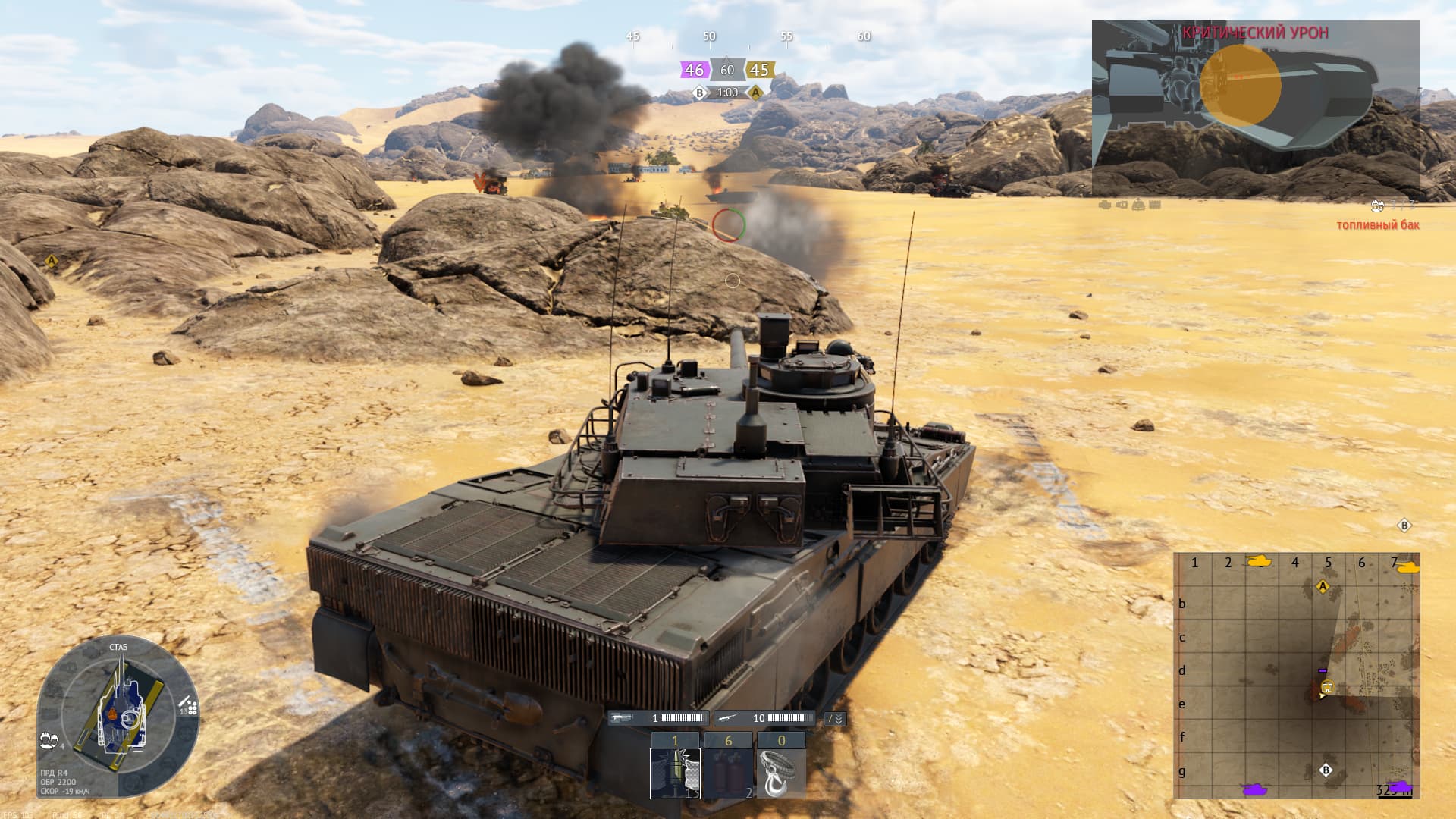Select the missile weapon bar showing 10

point(763,718)
